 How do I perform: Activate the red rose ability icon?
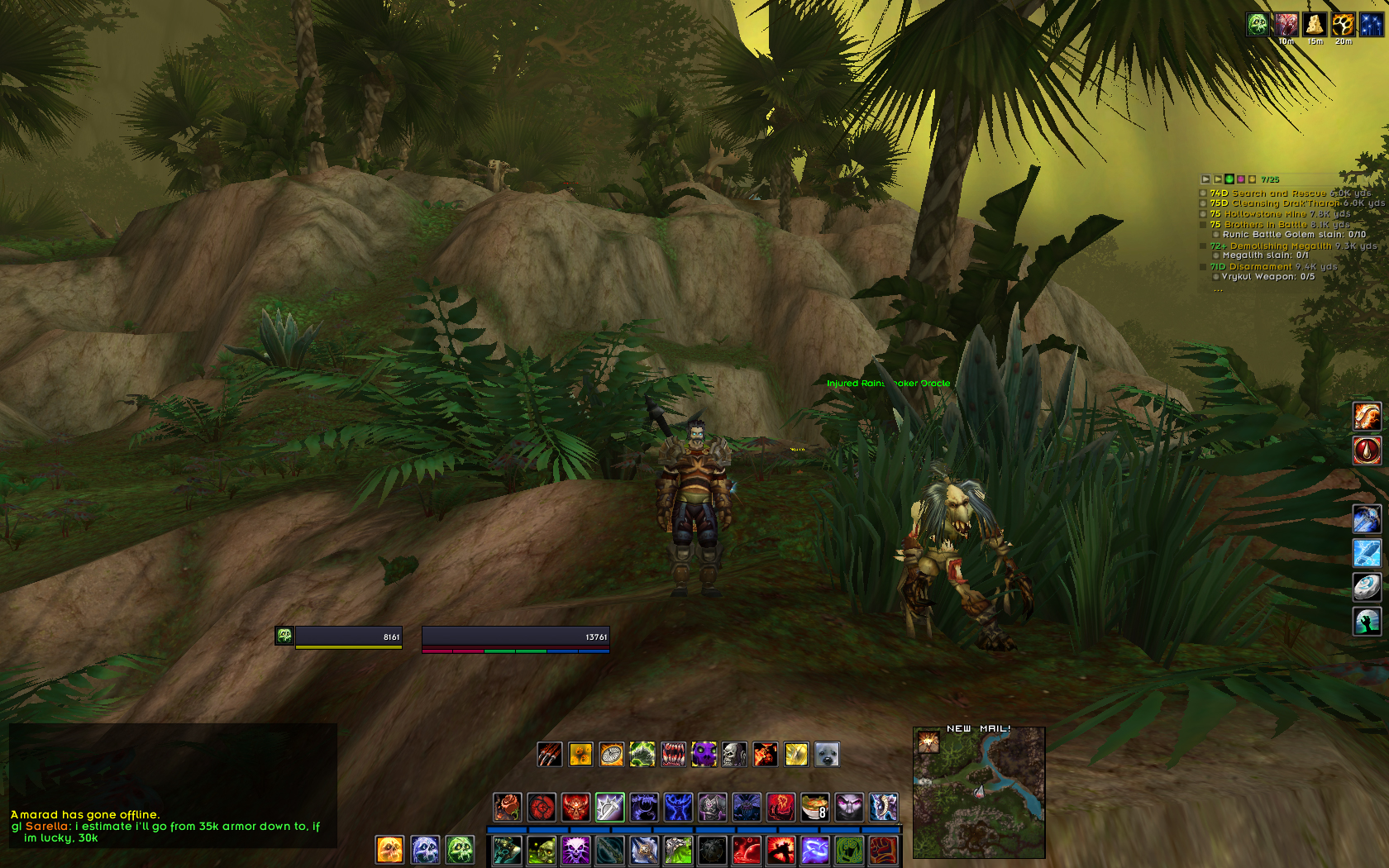pyautogui.click(x=507, y=807)
